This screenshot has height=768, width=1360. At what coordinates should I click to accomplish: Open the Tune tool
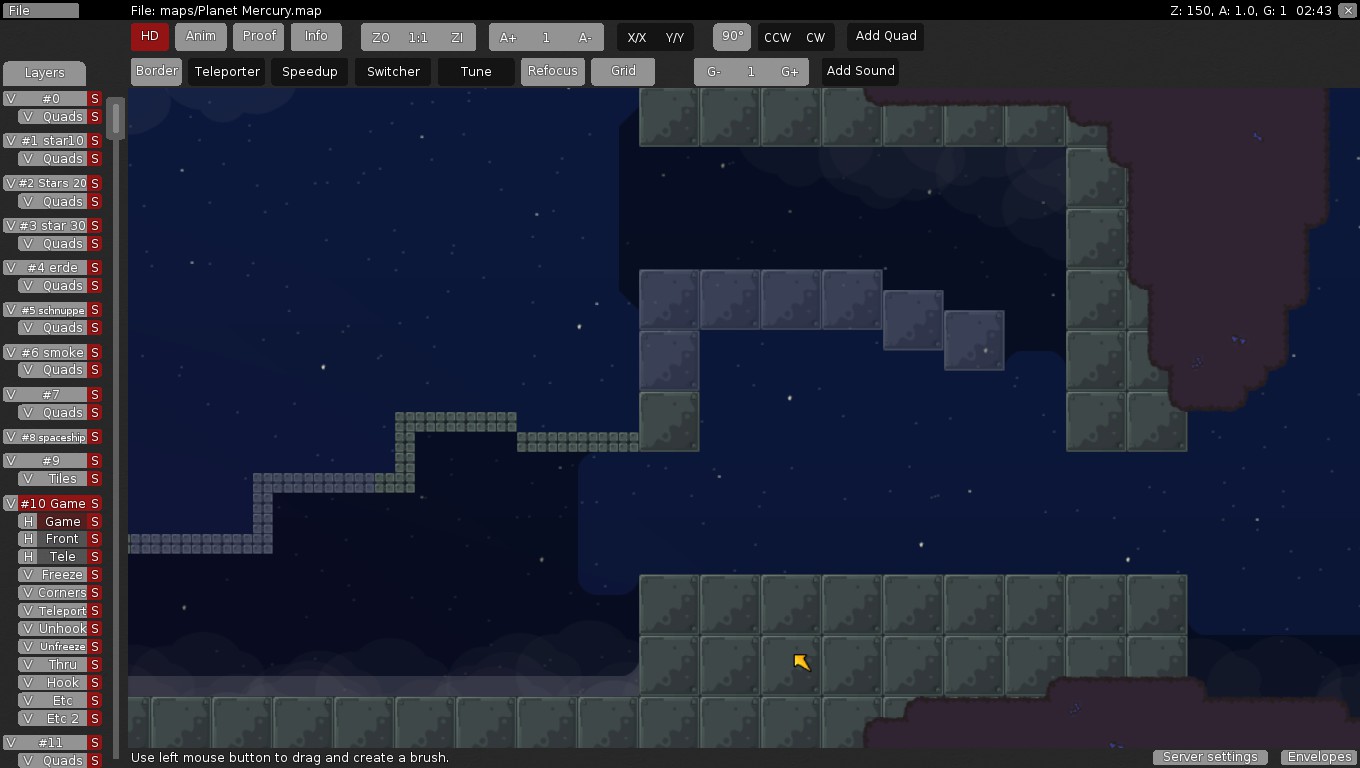pos(476,72)
